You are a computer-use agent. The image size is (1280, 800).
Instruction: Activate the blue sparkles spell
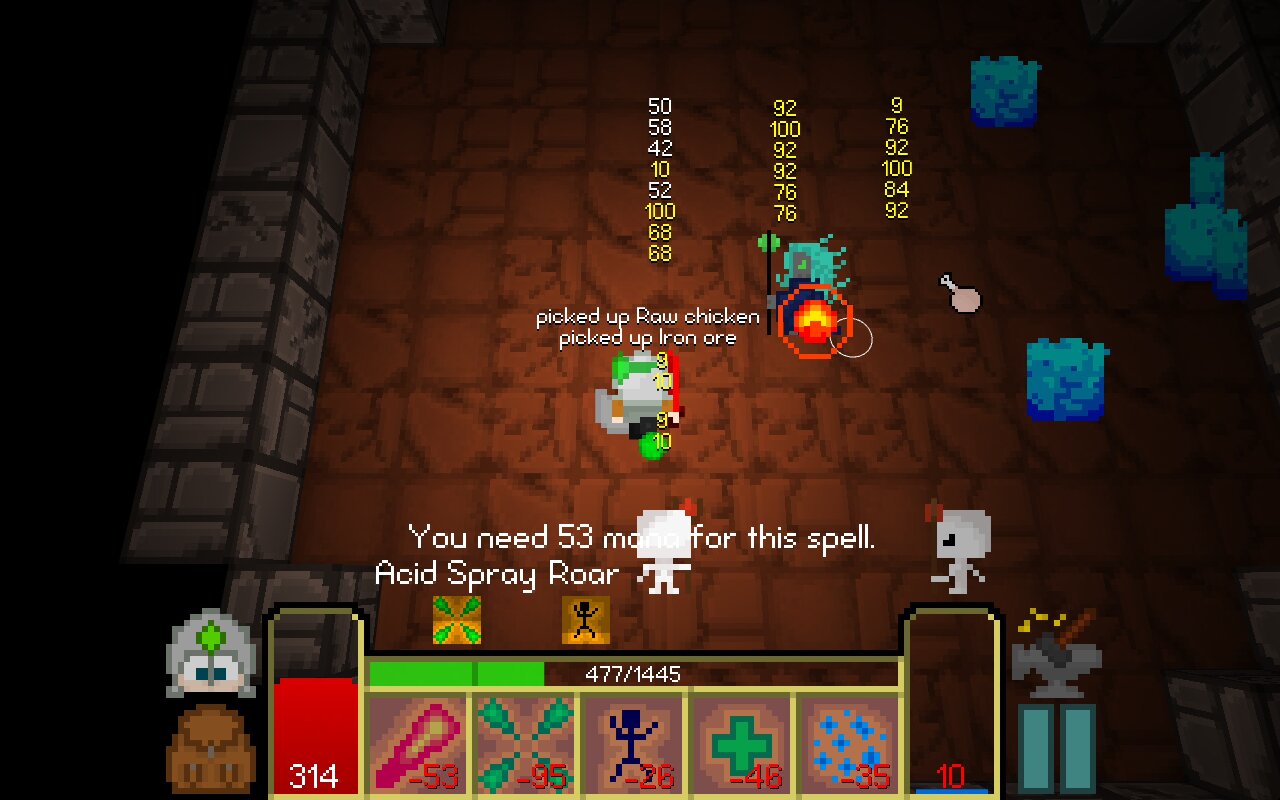point(848,744)
